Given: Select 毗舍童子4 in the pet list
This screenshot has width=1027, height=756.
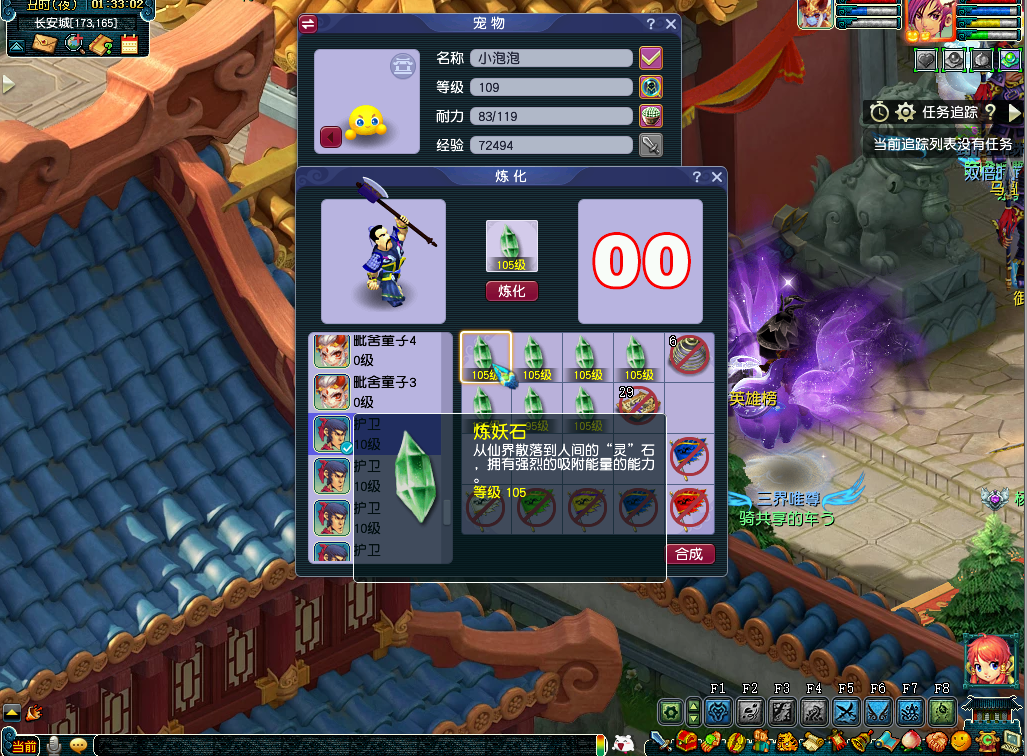Looking at the screenshot, I should coord(380,351).
